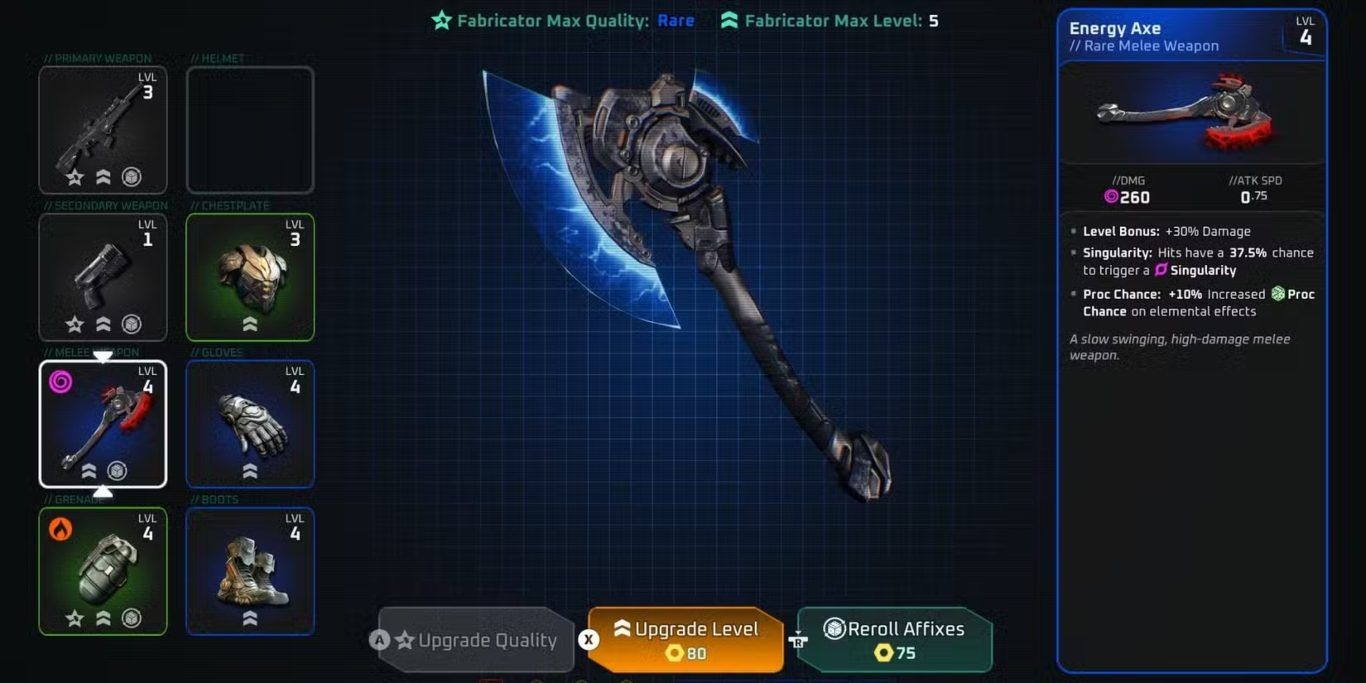Select the empty helmet slot
Screen dimensions: 1366x683
pos(250,130)
